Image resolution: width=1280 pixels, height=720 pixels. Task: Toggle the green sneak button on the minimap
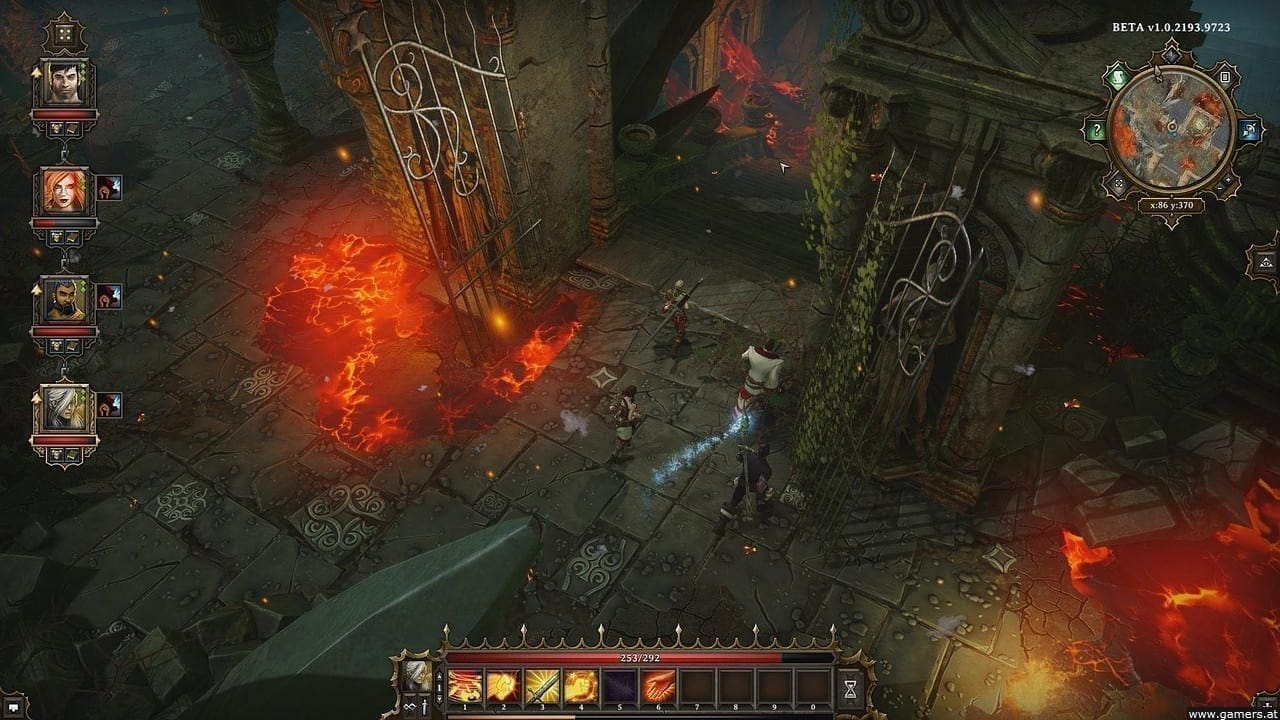[1120, 76]
